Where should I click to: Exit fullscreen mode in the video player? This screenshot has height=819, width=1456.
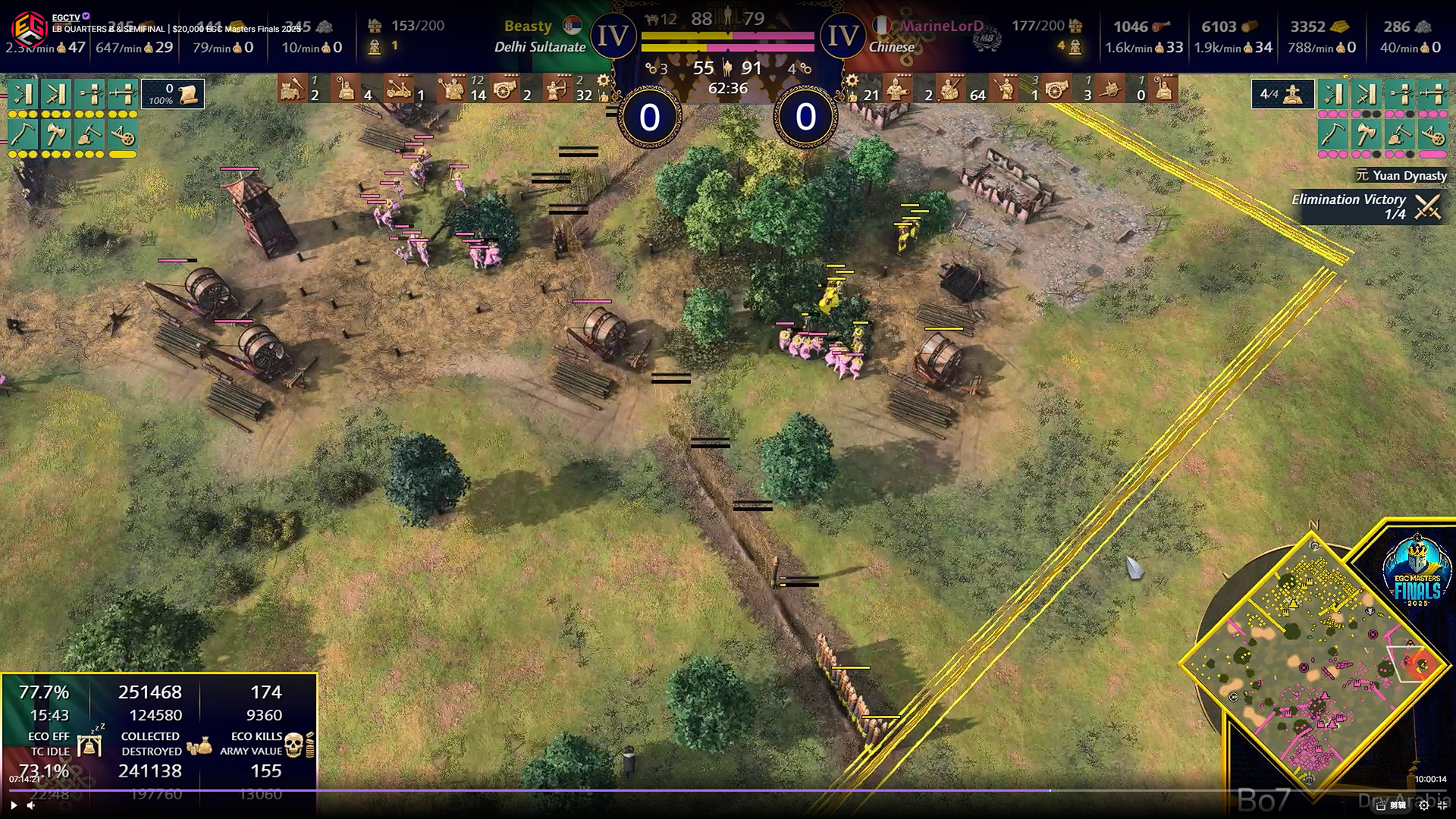1442,805
